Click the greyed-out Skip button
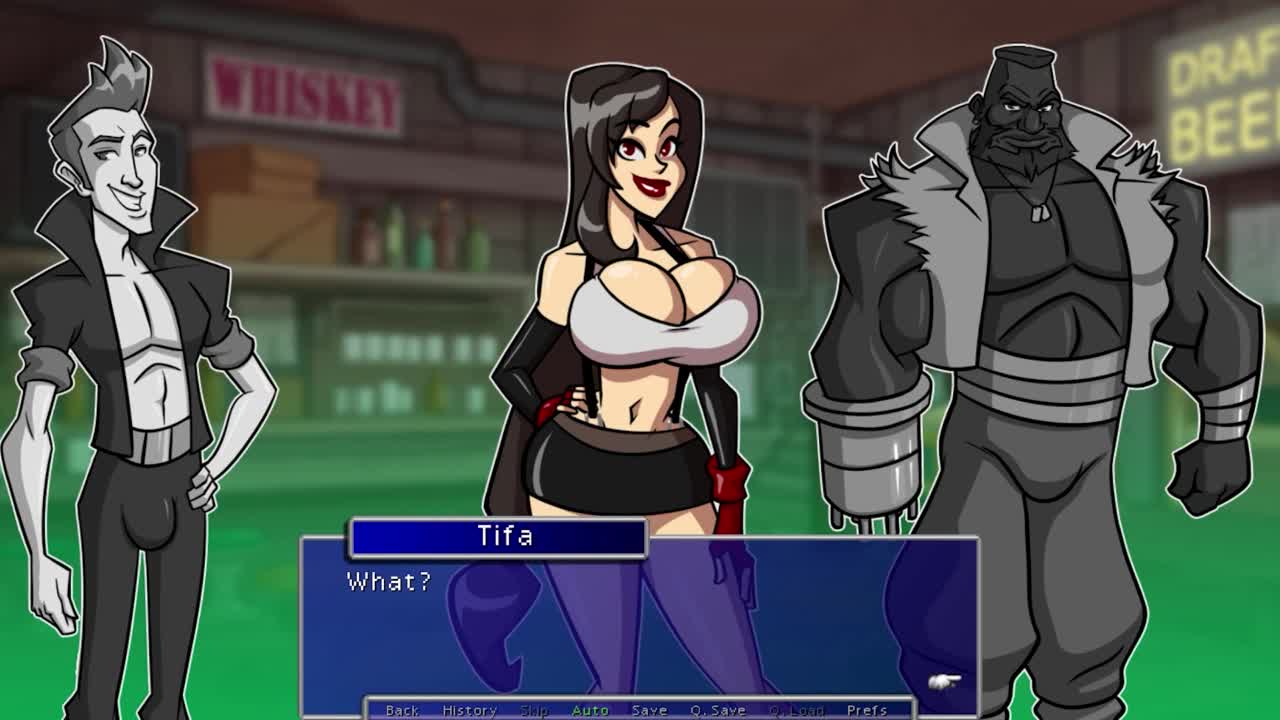The width and height of the screenshot is (1280, 720). click(x=534, y=710)
